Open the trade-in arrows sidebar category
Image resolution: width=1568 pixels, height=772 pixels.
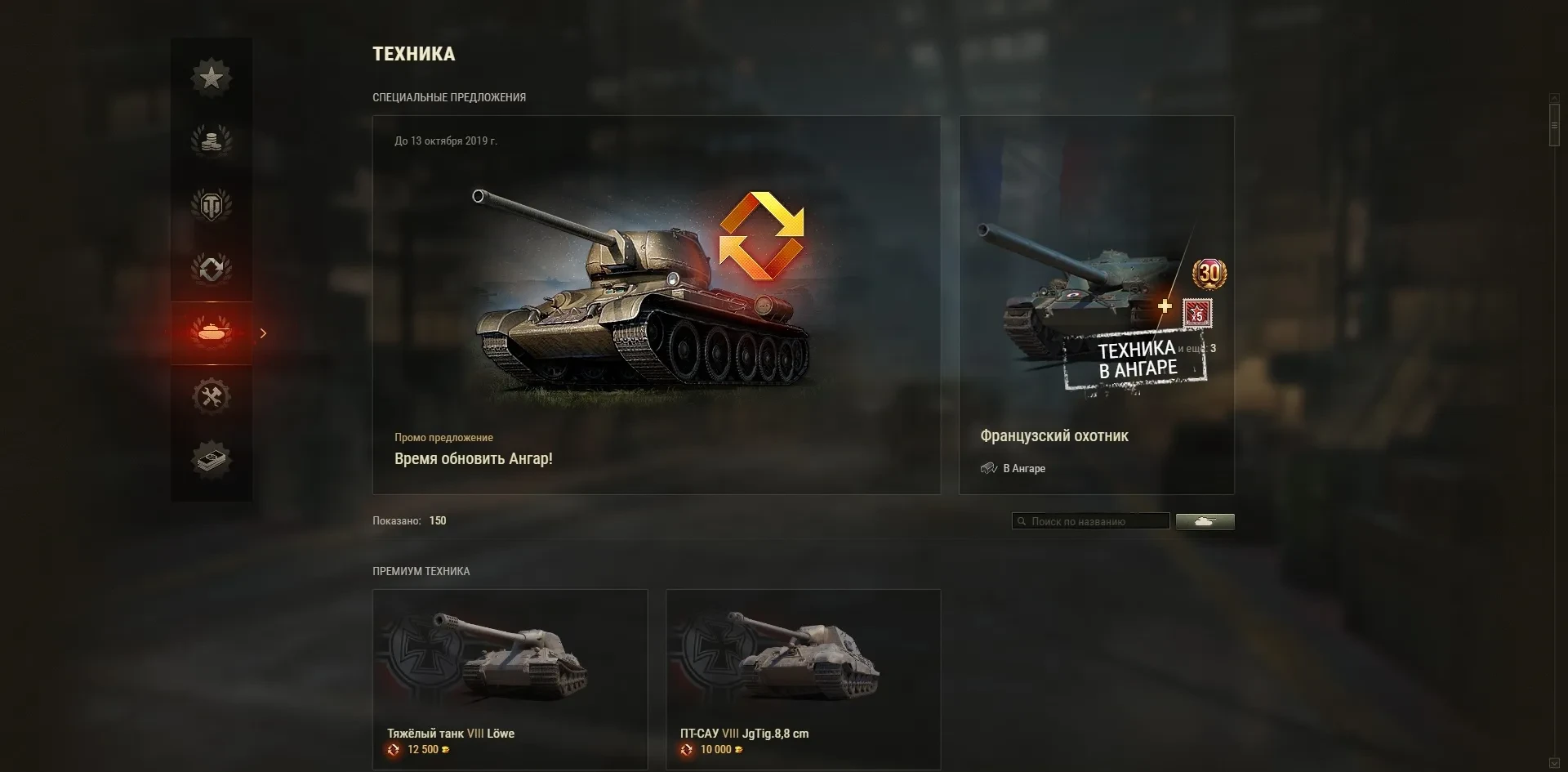tap(212, 269)
